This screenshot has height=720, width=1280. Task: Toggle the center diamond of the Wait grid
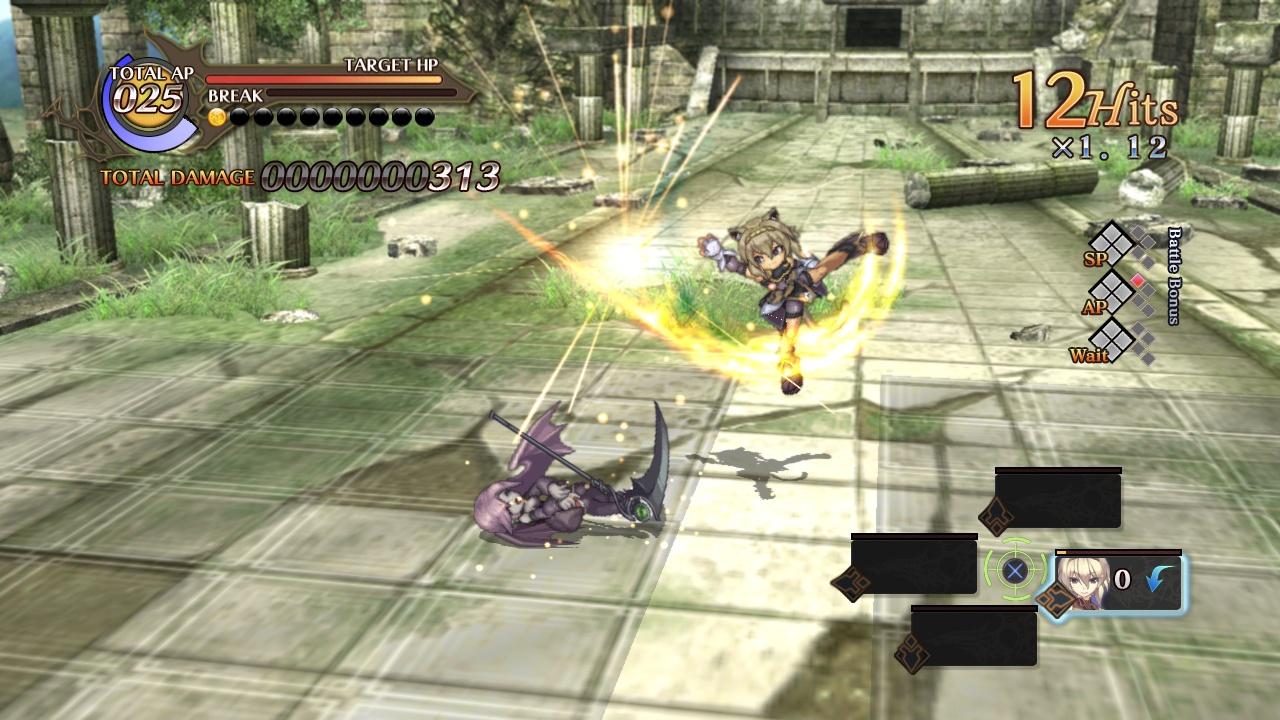pos(1111,340)
